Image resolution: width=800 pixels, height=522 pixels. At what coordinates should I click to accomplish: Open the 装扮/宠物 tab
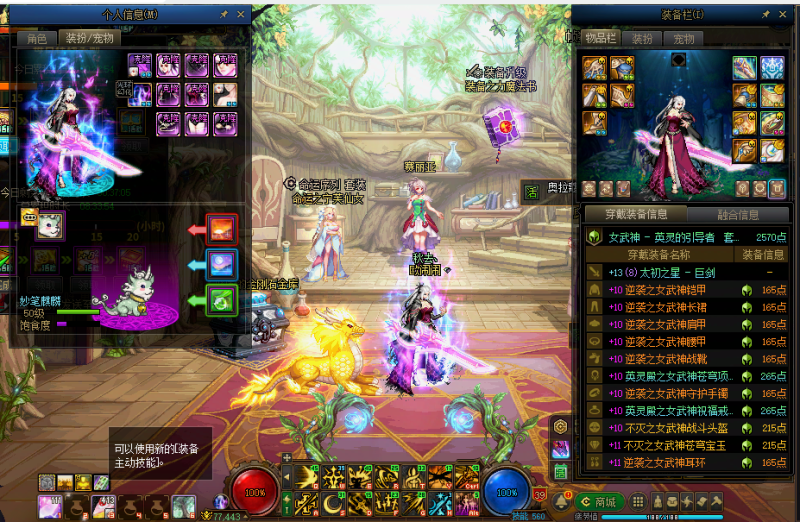(91, 38)
